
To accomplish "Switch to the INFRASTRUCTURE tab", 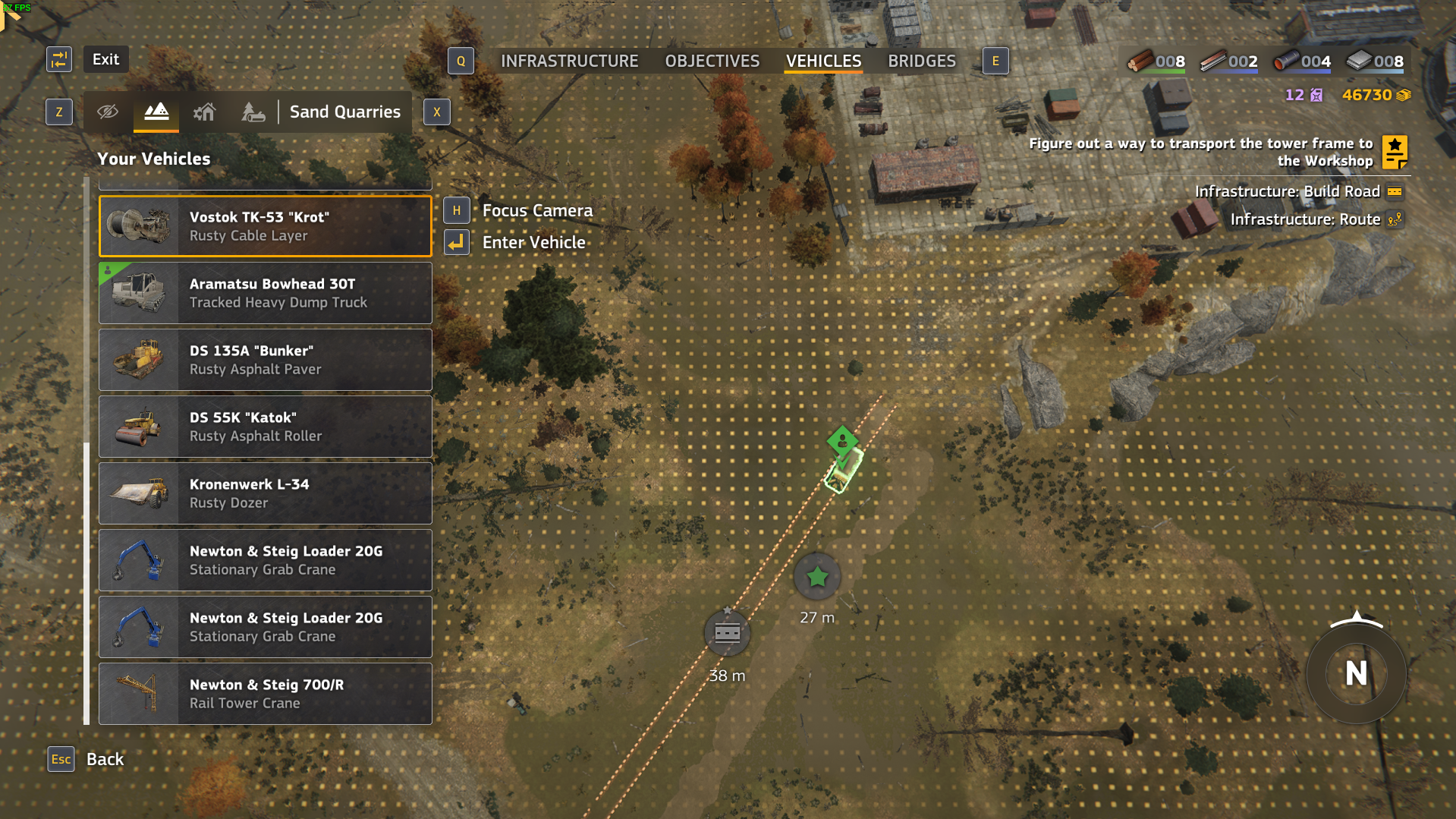I will (571, 61).
